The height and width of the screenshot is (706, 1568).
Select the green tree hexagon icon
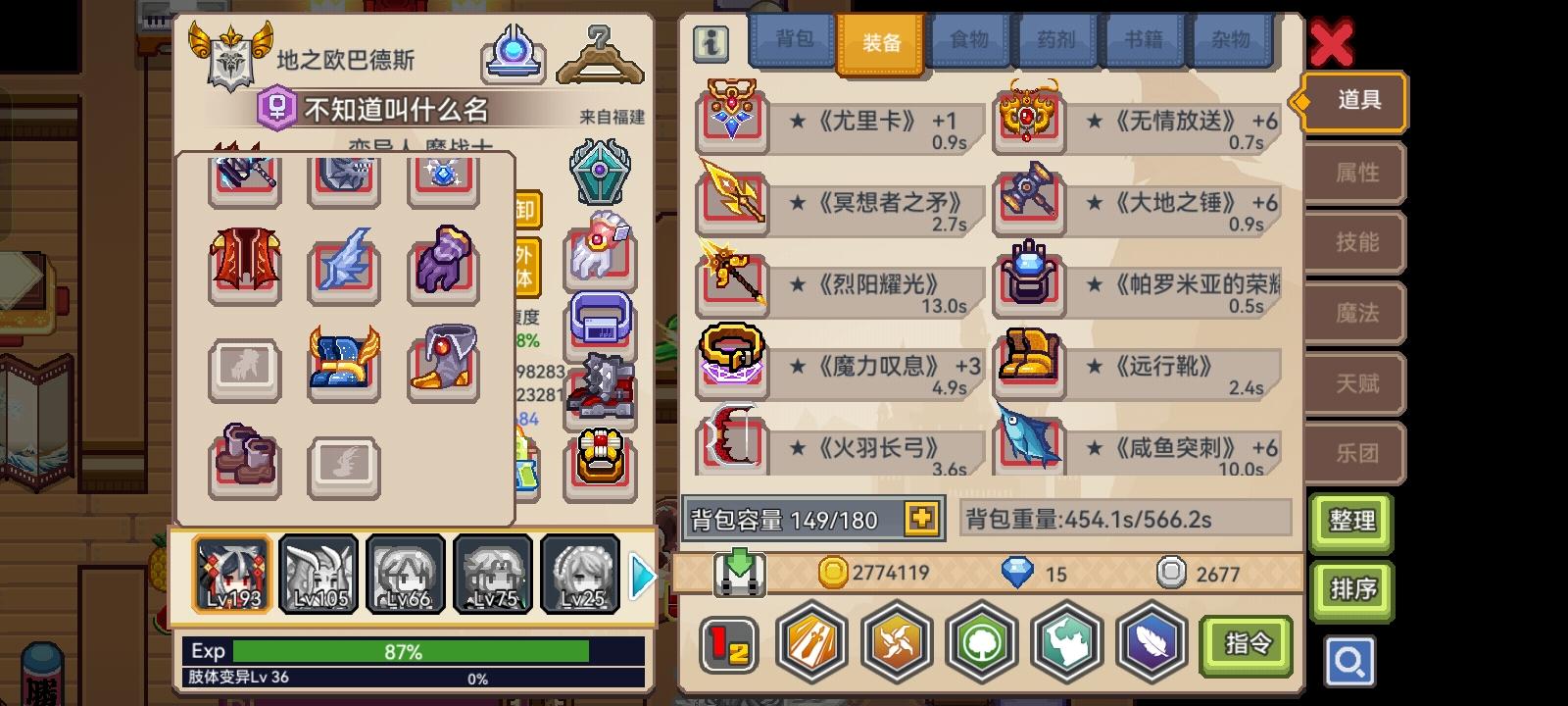tap(983, 642)
